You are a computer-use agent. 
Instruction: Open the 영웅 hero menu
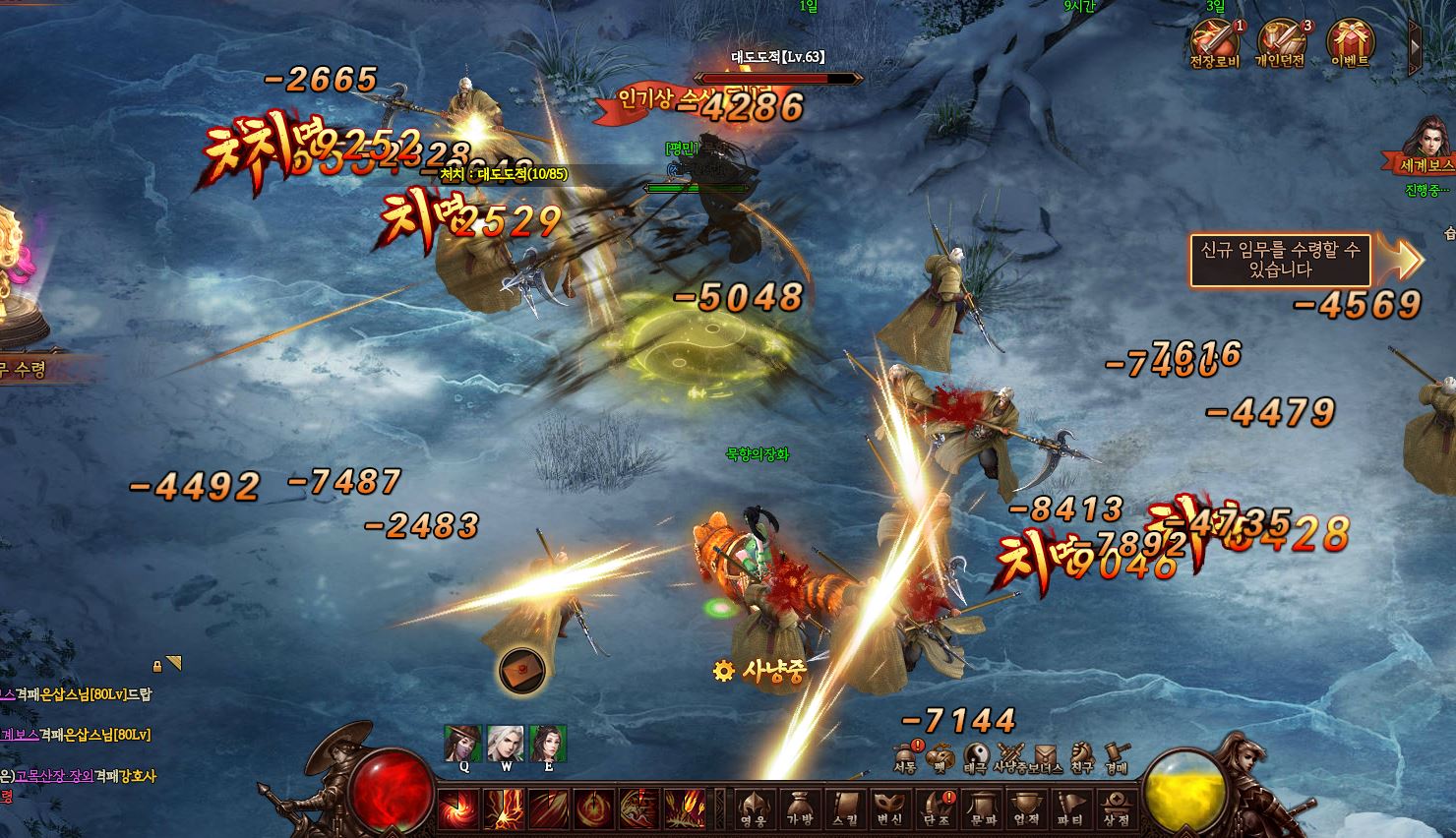tap(754, 808)
